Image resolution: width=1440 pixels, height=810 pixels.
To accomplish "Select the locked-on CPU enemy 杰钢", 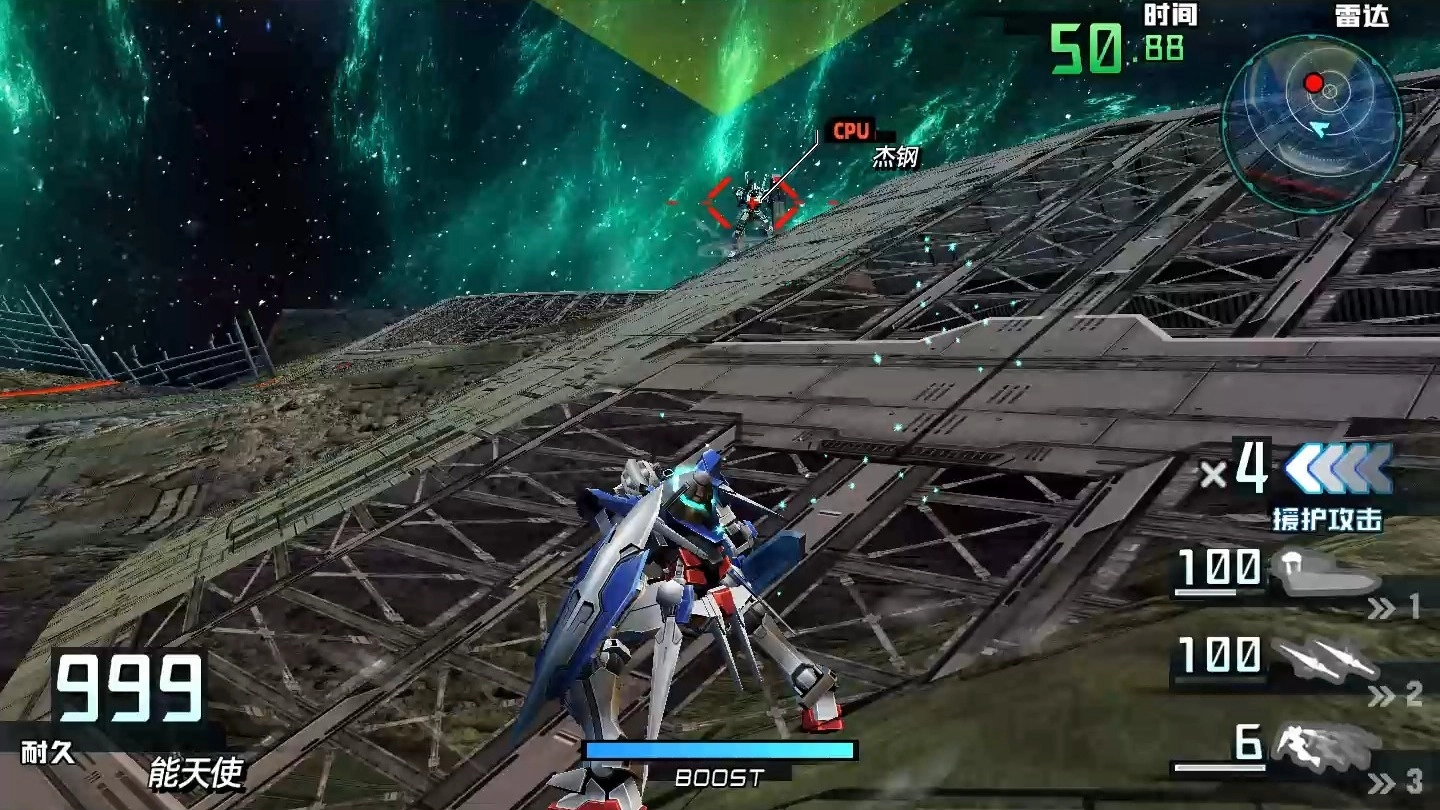I will [752, 203].
